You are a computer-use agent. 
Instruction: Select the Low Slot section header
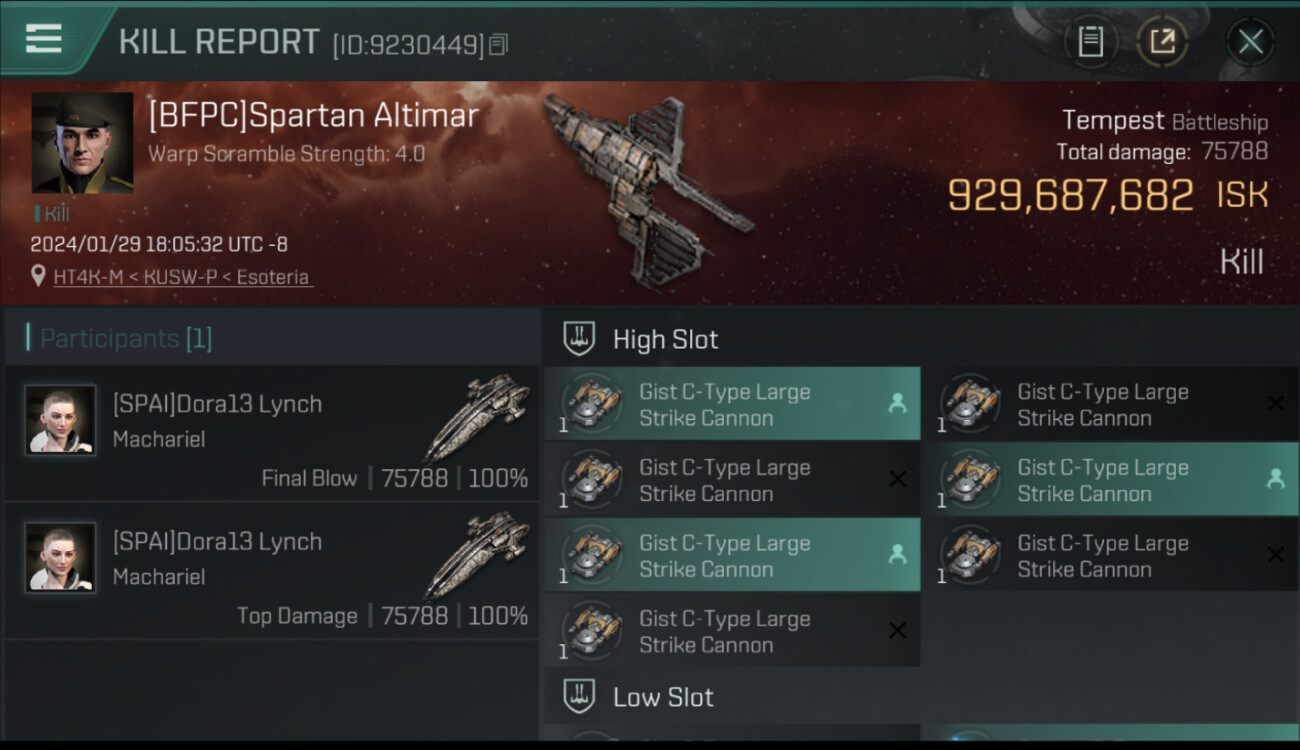coord(663,697)
